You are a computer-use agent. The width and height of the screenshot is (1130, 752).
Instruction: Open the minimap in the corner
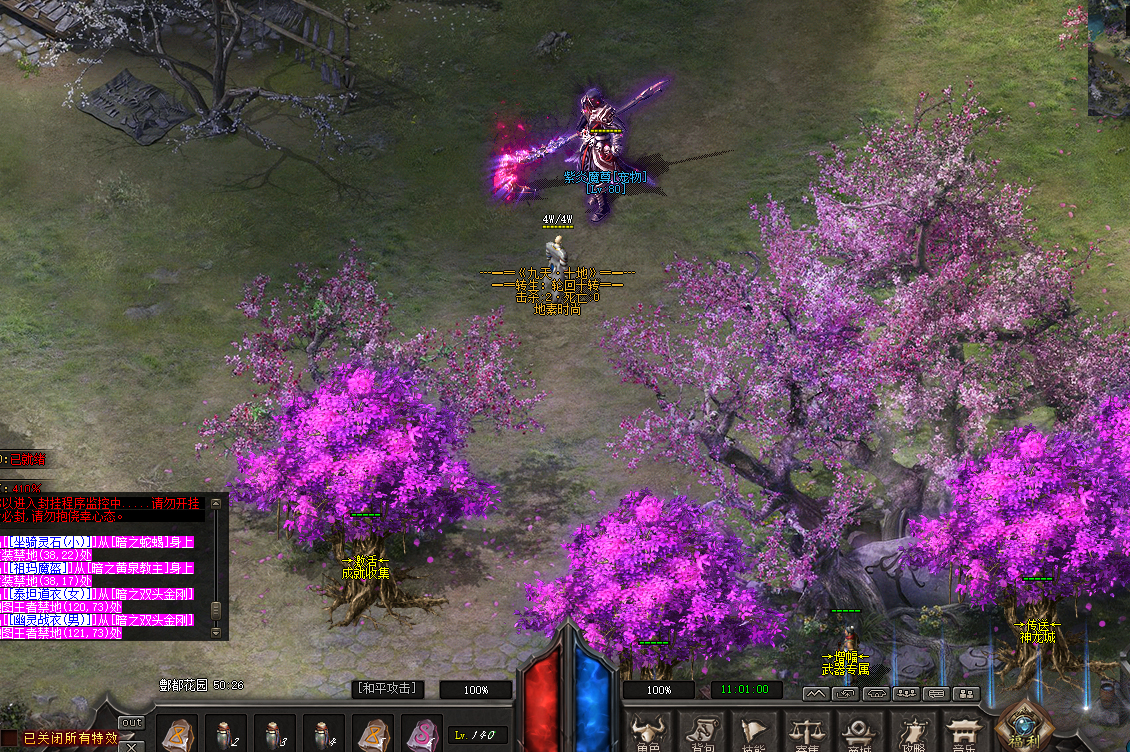coord(1109,58)
